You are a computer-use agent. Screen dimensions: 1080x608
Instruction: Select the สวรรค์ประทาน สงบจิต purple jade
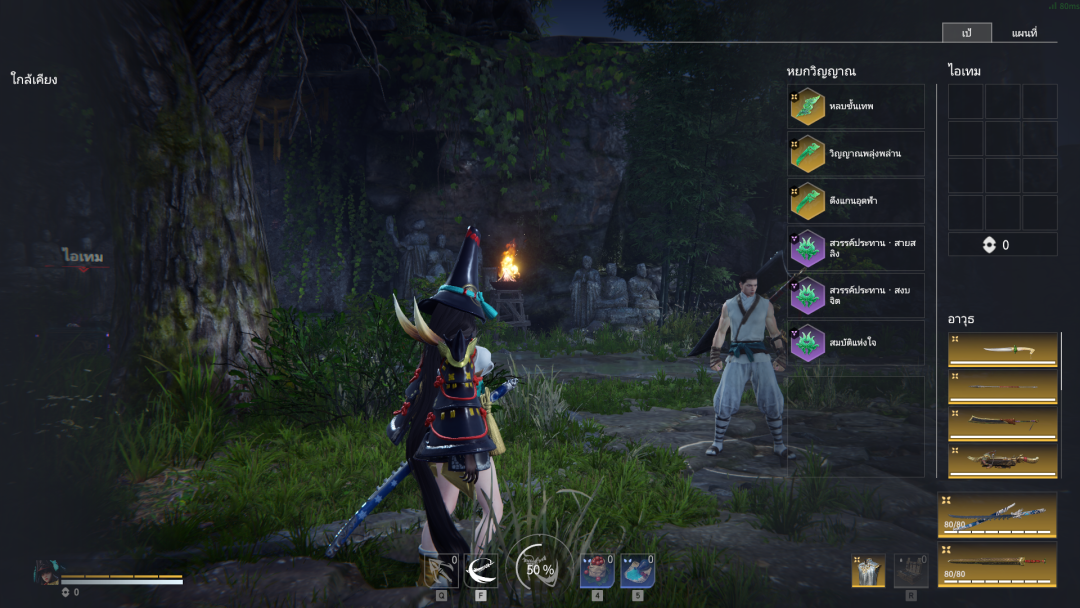coord(856,295)
